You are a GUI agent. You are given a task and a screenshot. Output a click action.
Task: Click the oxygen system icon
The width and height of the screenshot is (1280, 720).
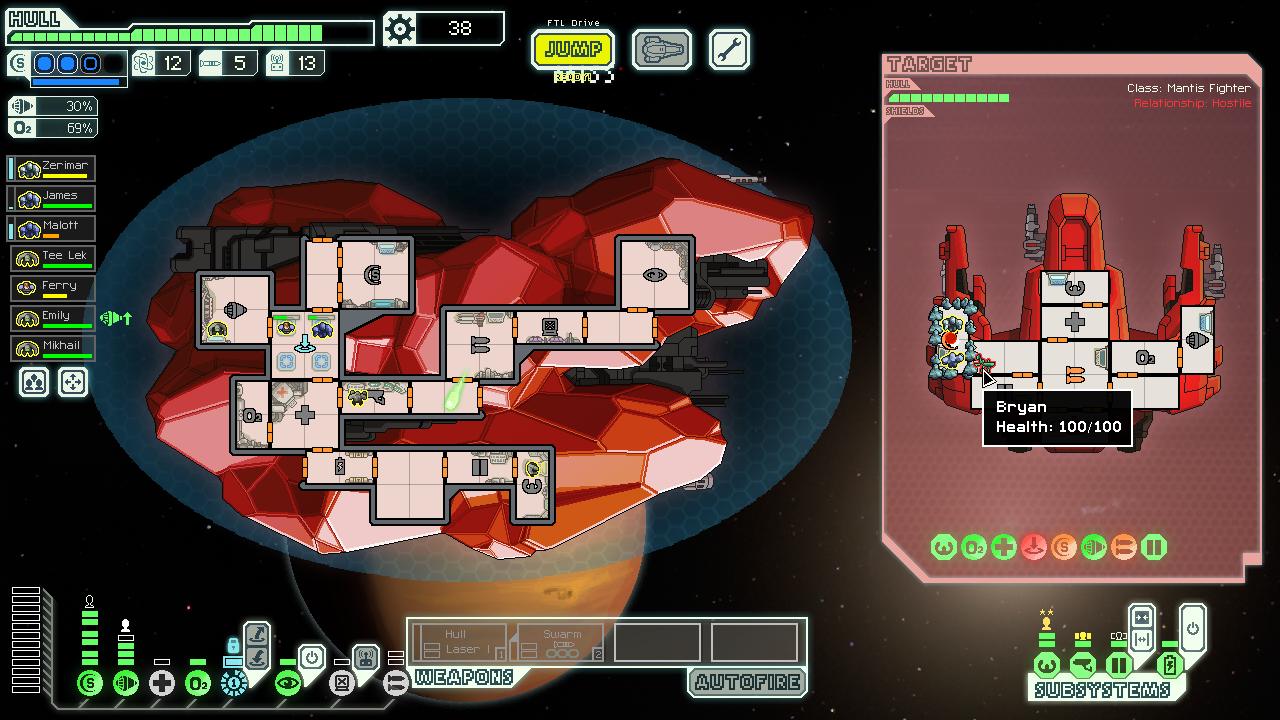click(198, 683)
